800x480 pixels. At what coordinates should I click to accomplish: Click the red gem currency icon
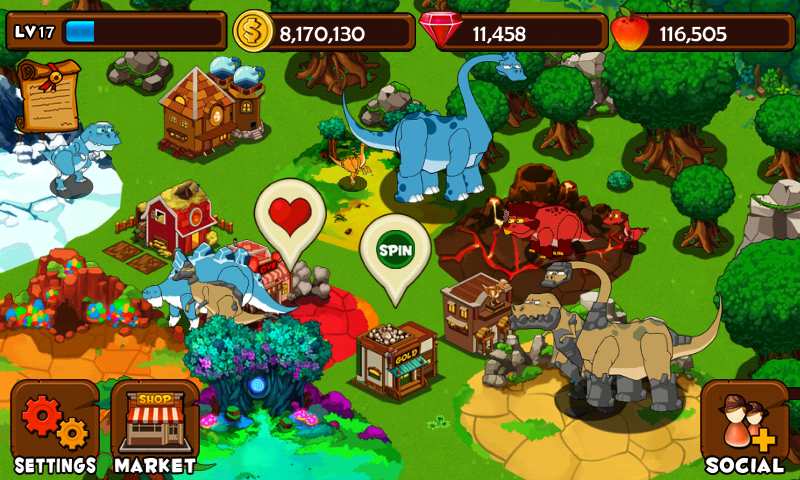(x=440, y=32)
